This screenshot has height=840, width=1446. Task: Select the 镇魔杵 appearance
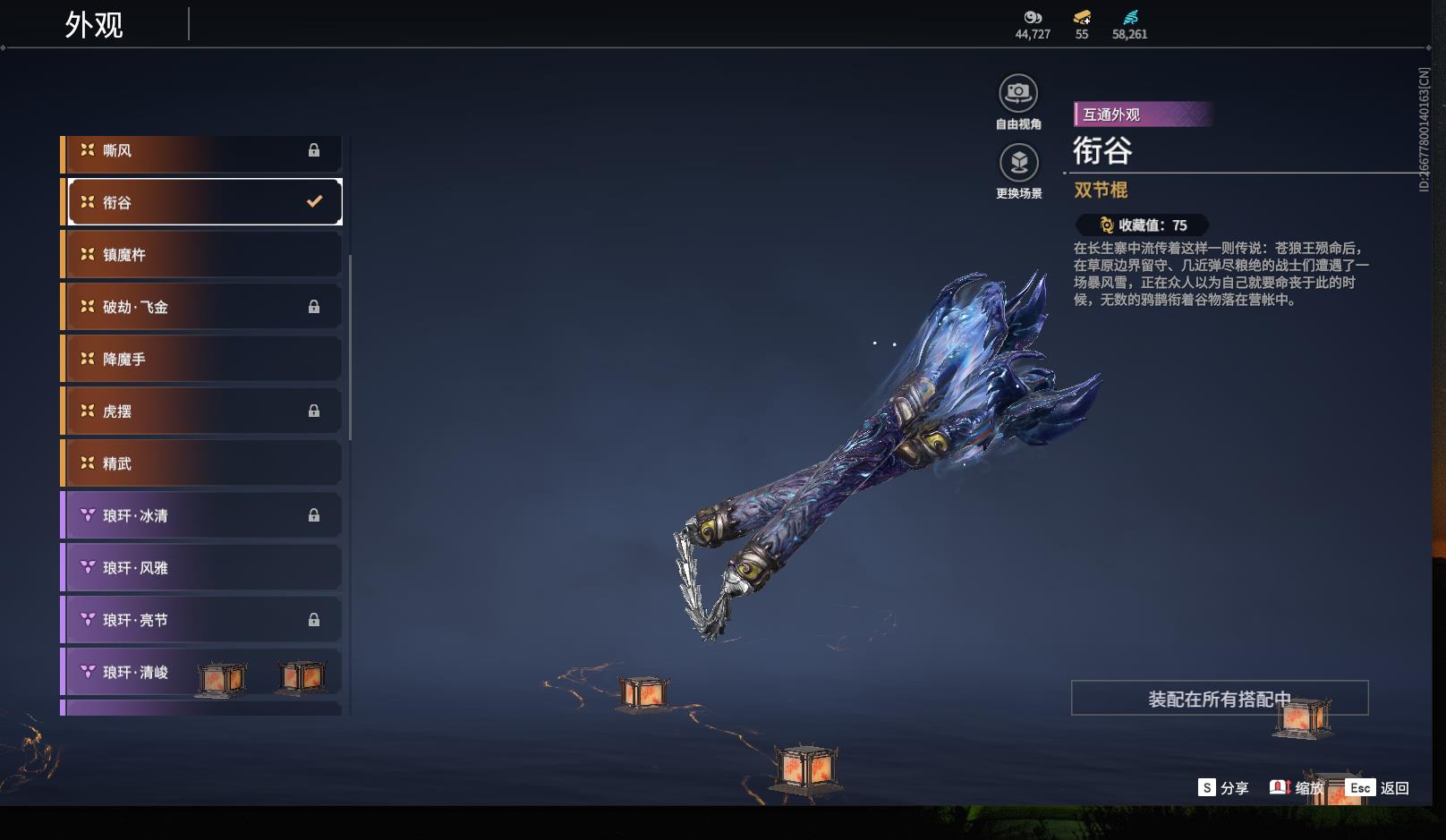[201, 255]
